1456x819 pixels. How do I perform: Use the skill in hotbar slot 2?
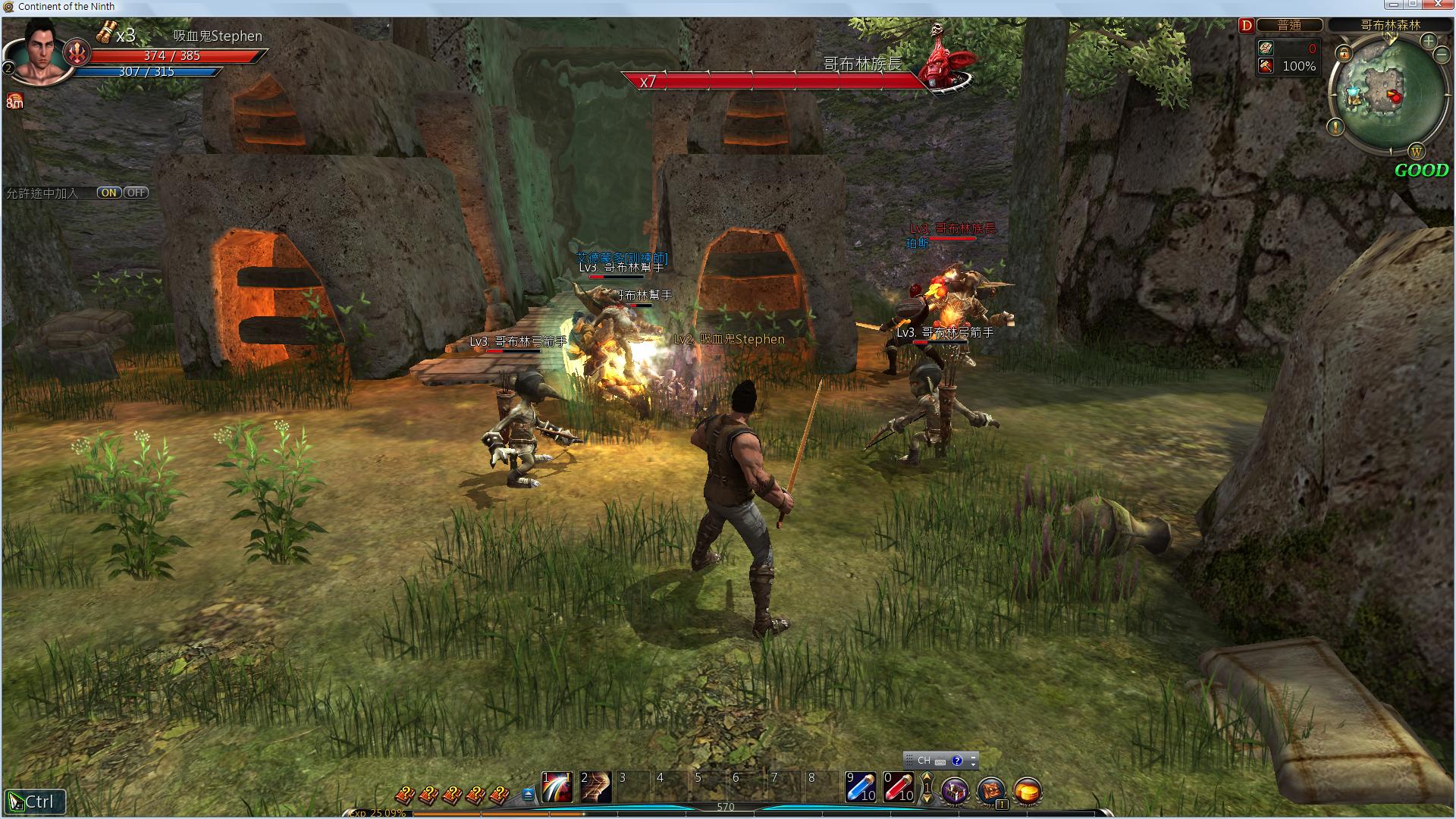(595, 787)
